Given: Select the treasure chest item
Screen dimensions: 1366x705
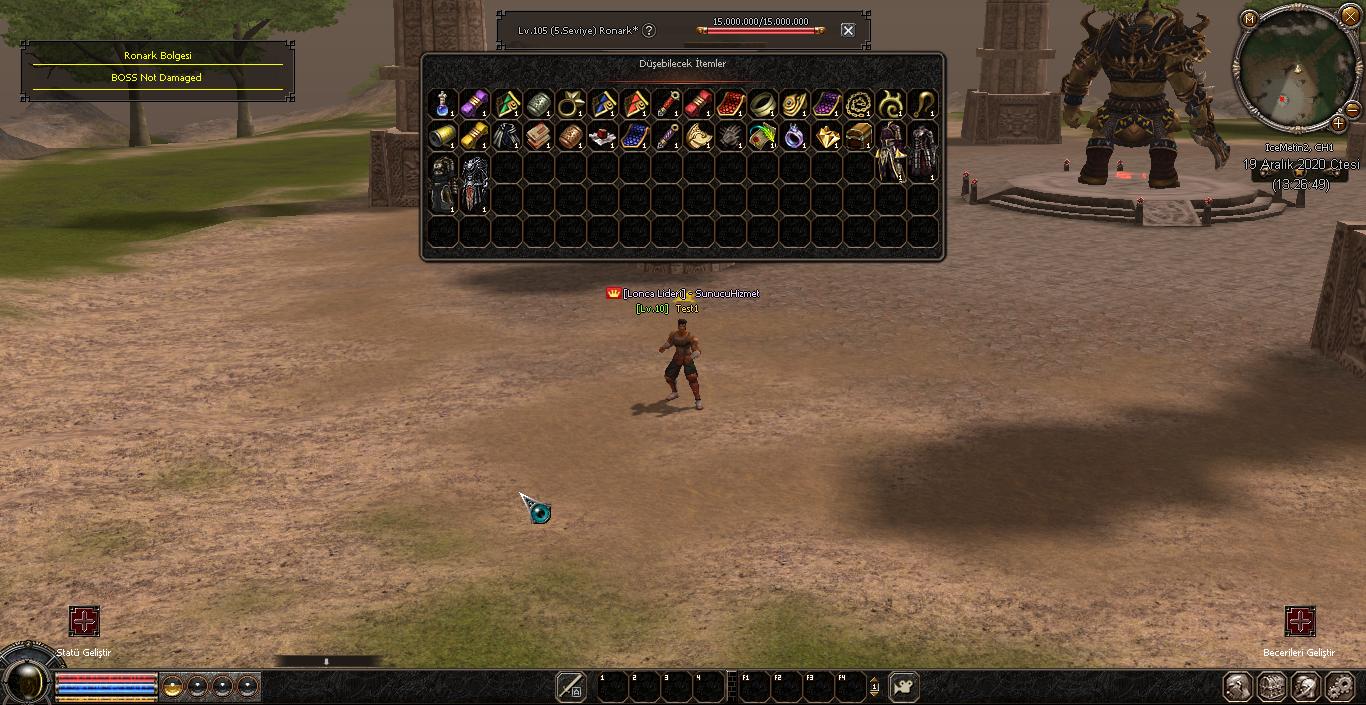Looking at the screenshot, I should 859,136.
